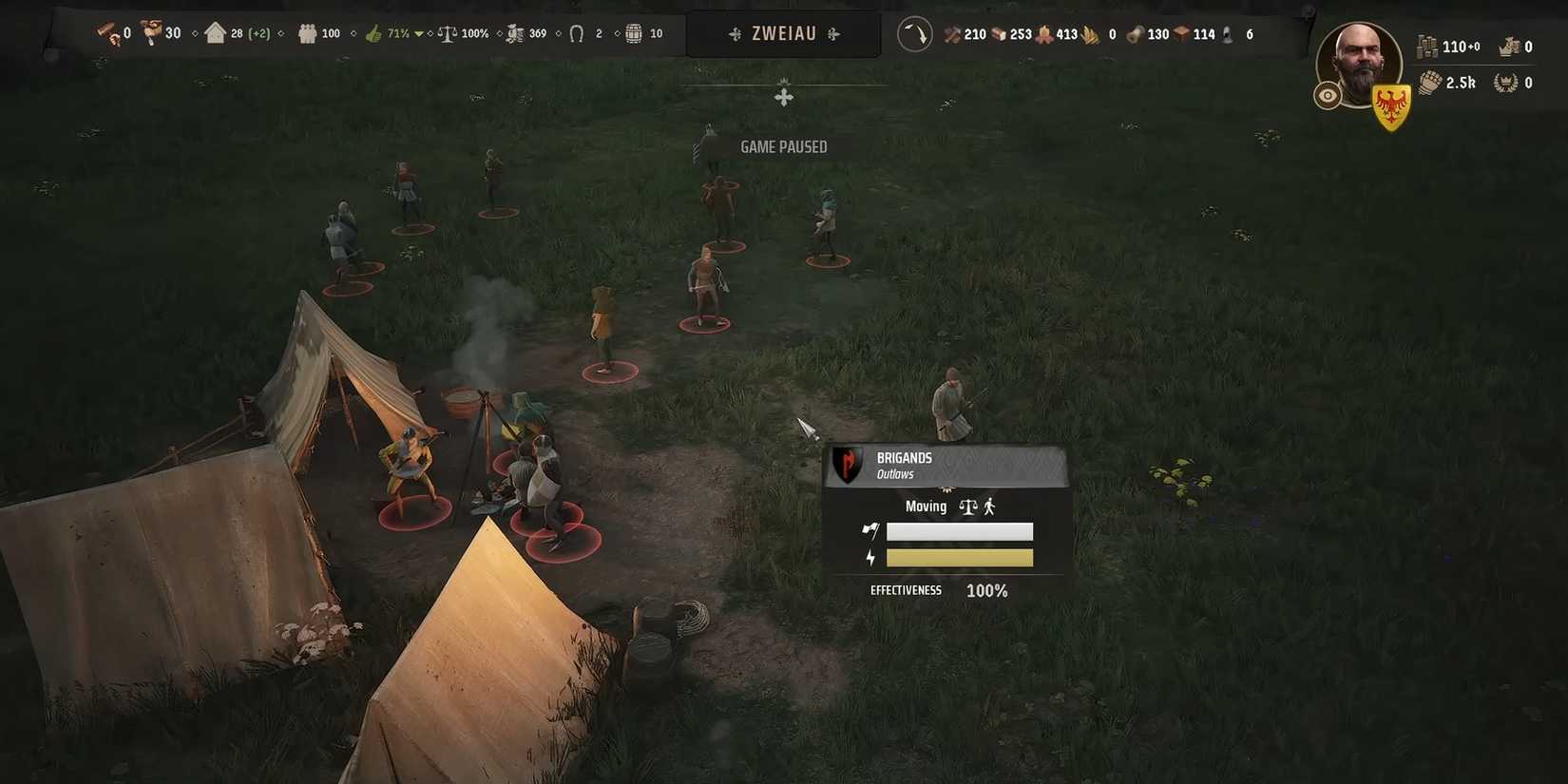The height and width of the screenshot is (784, 1568).
Task: Click the retreat flag icon beside the white bar
Action: click(x=870, y=530)
